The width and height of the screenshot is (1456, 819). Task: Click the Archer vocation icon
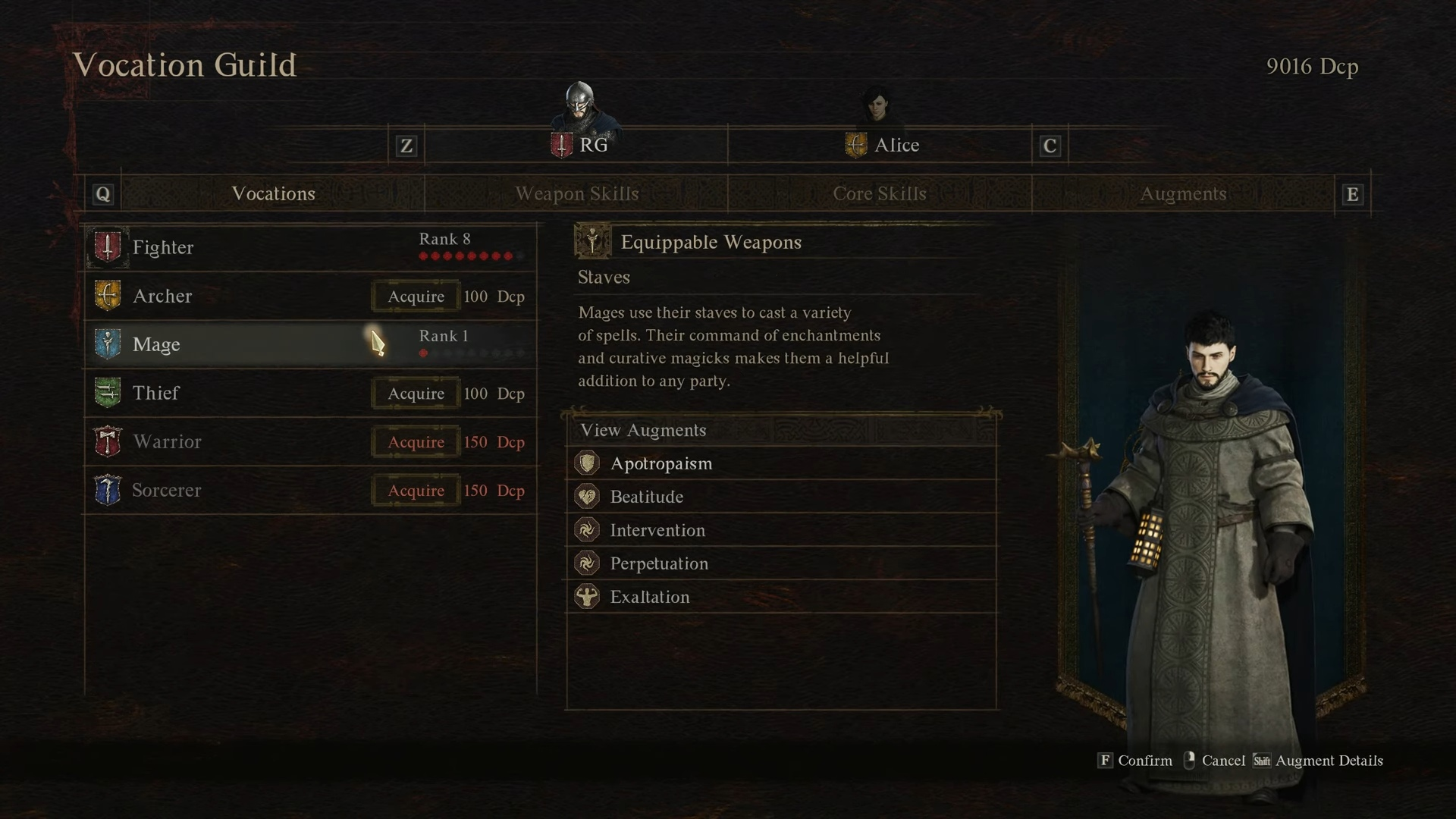point(108,296)
